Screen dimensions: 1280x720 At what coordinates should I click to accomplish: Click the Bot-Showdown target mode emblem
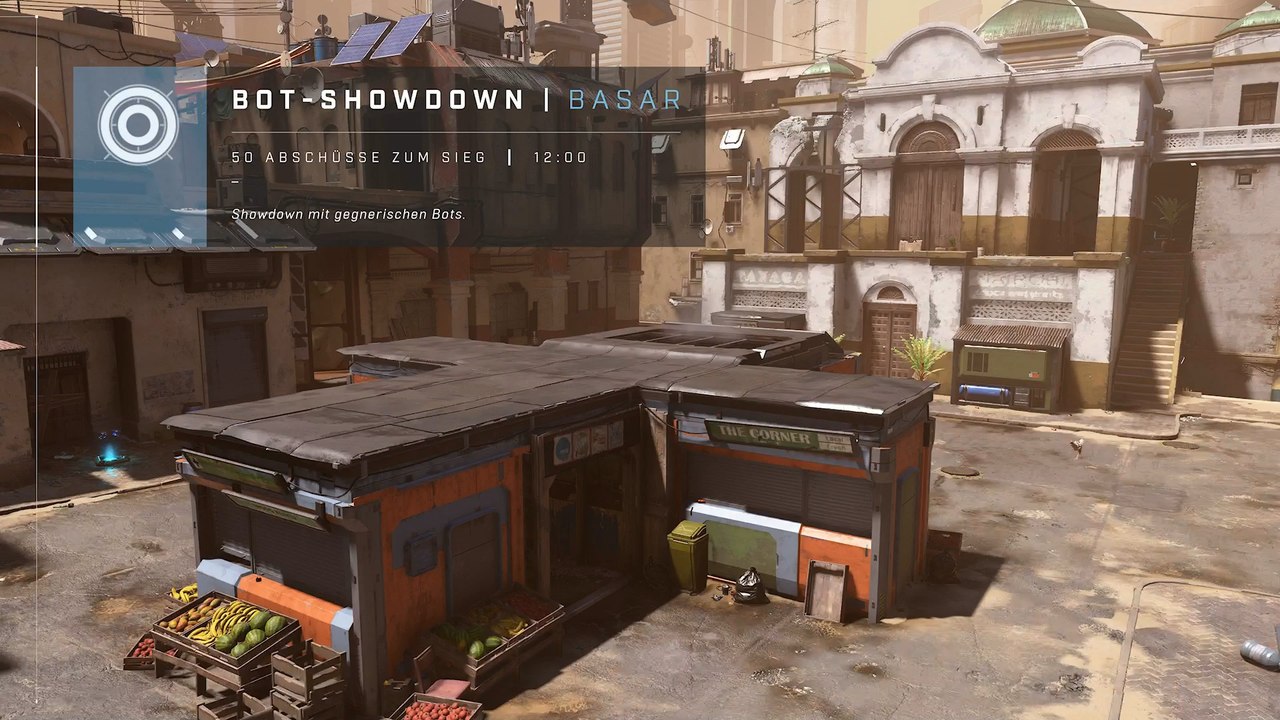(x=139, y=125)
